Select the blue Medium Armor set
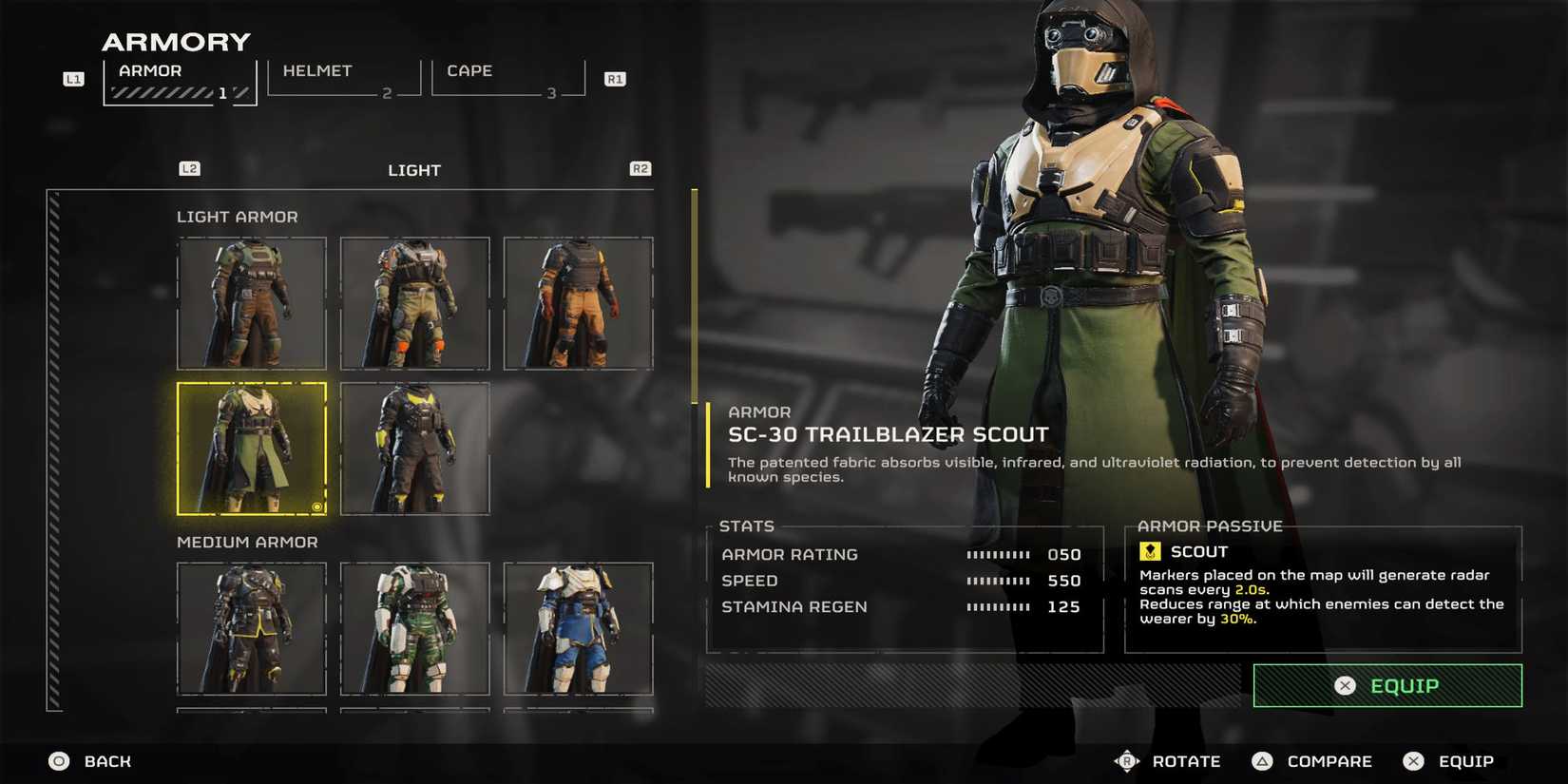 pos(579,630)
